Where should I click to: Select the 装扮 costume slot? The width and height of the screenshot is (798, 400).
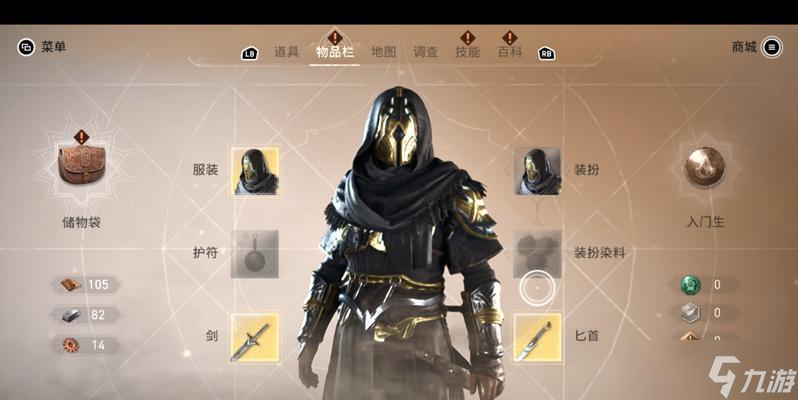coord(537,170)
